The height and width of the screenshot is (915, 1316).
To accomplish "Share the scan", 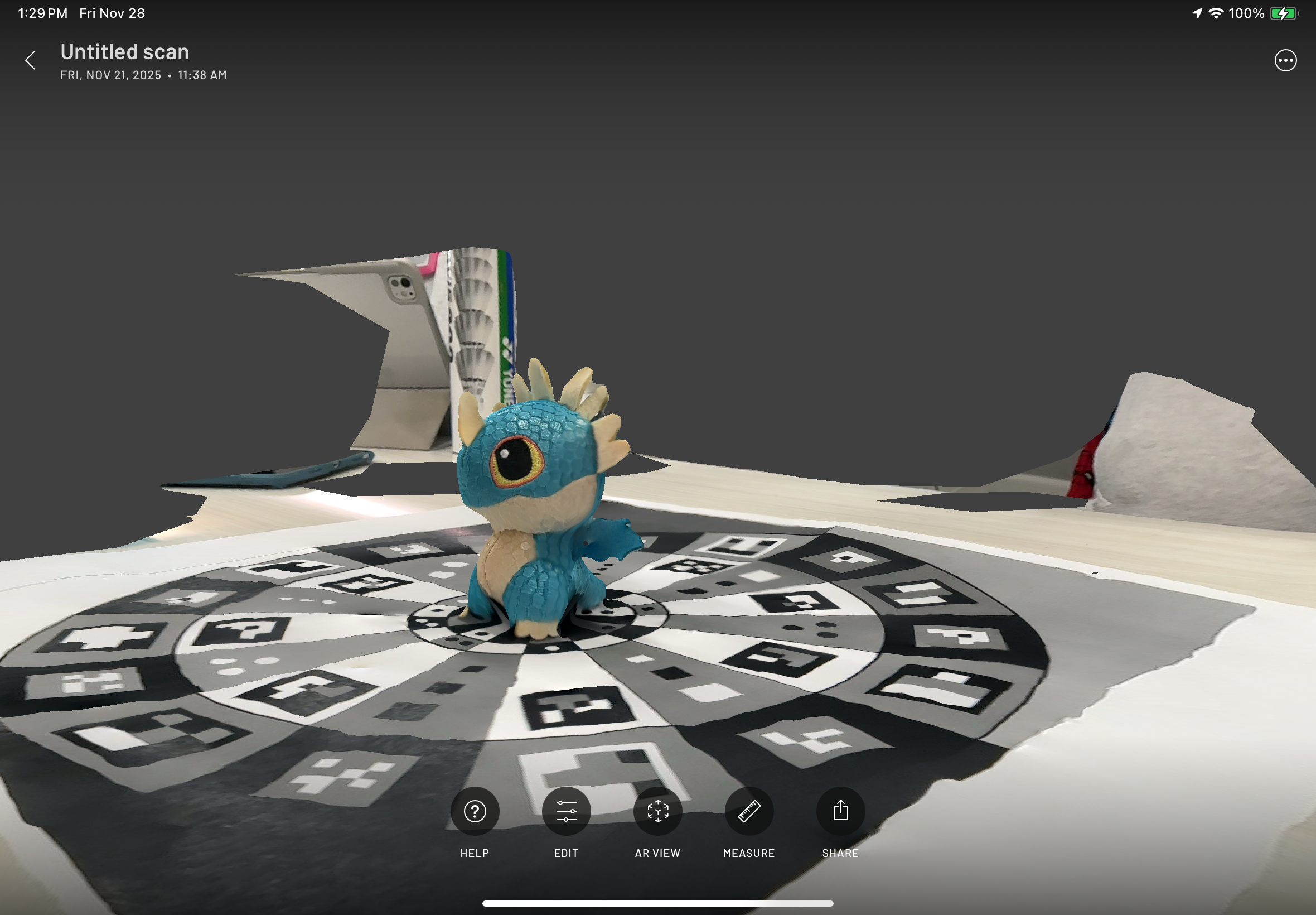I will point(840,811).
